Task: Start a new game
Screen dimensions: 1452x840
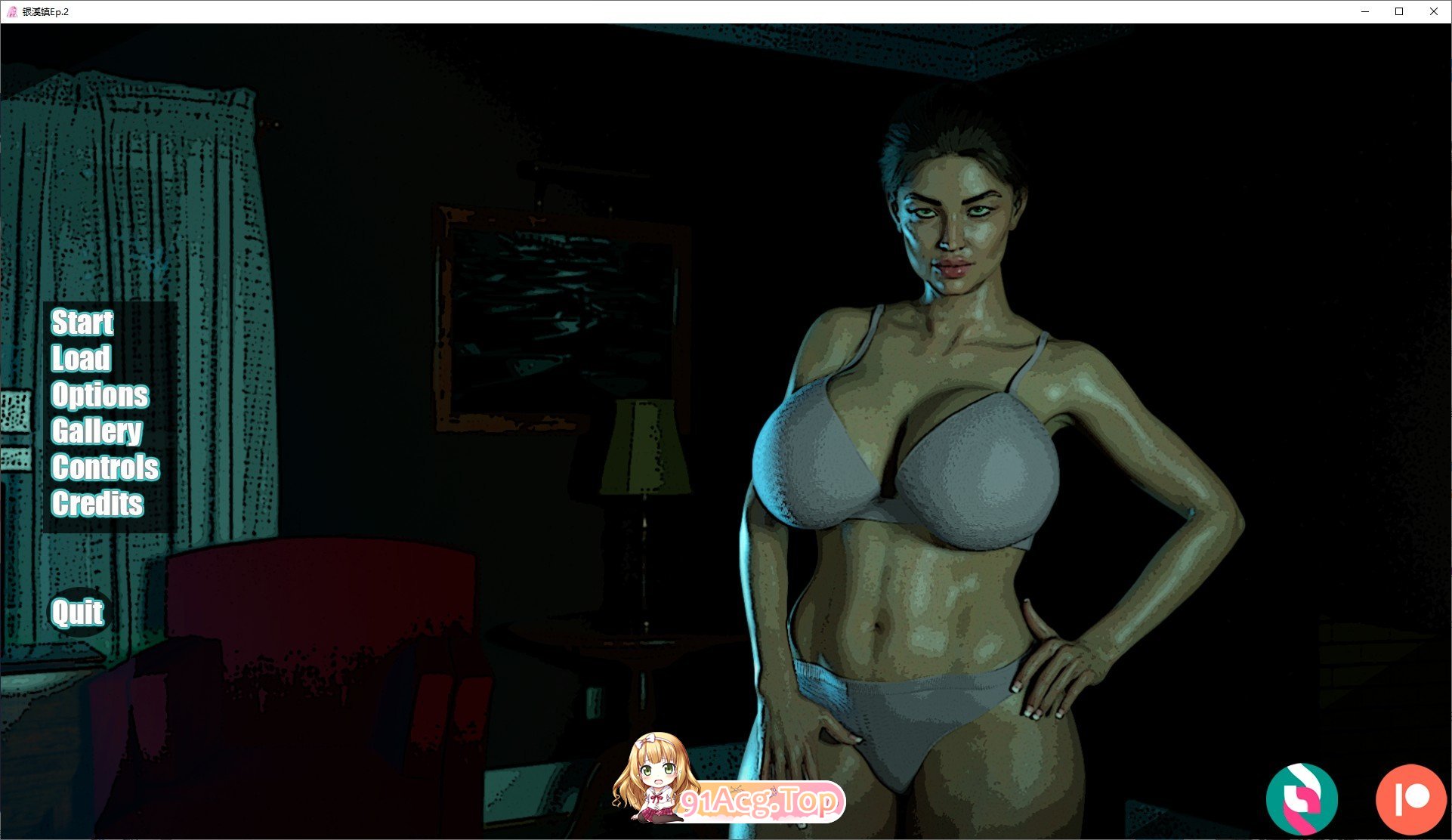Action: pos(82,323)
